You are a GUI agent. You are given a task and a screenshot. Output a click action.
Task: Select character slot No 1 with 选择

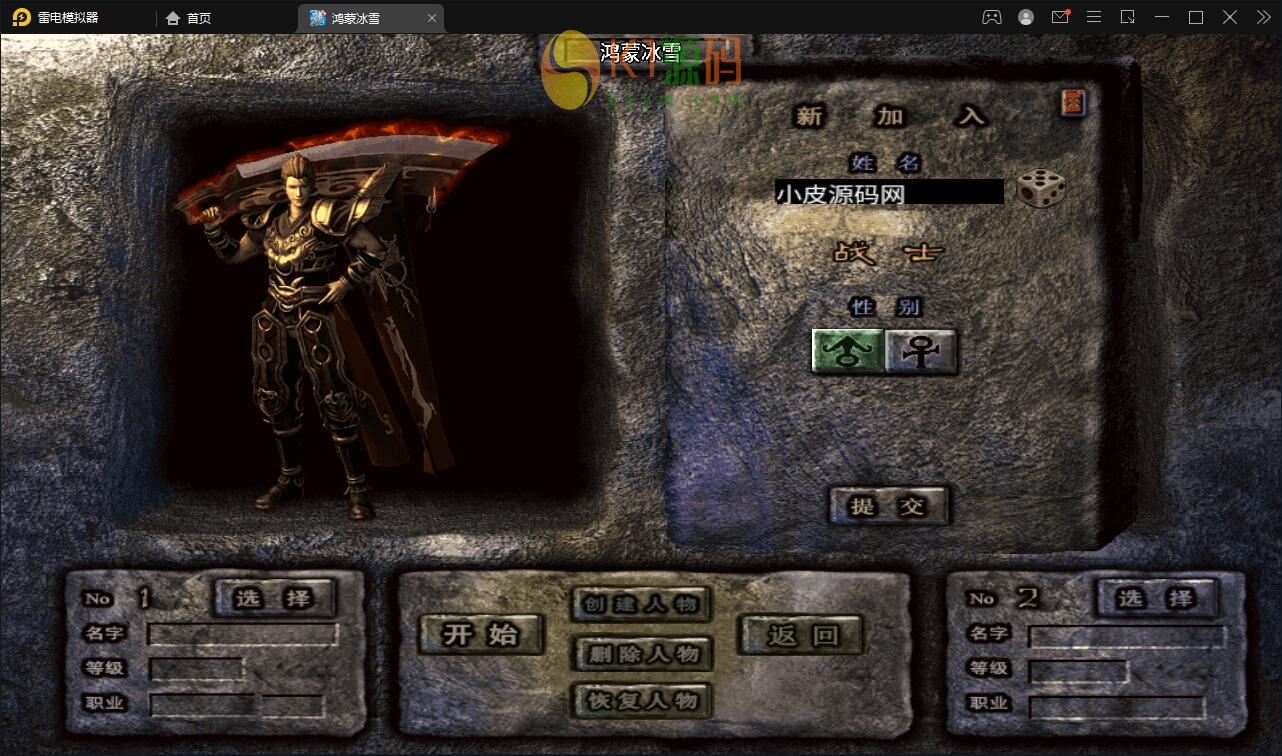point(274,598)
